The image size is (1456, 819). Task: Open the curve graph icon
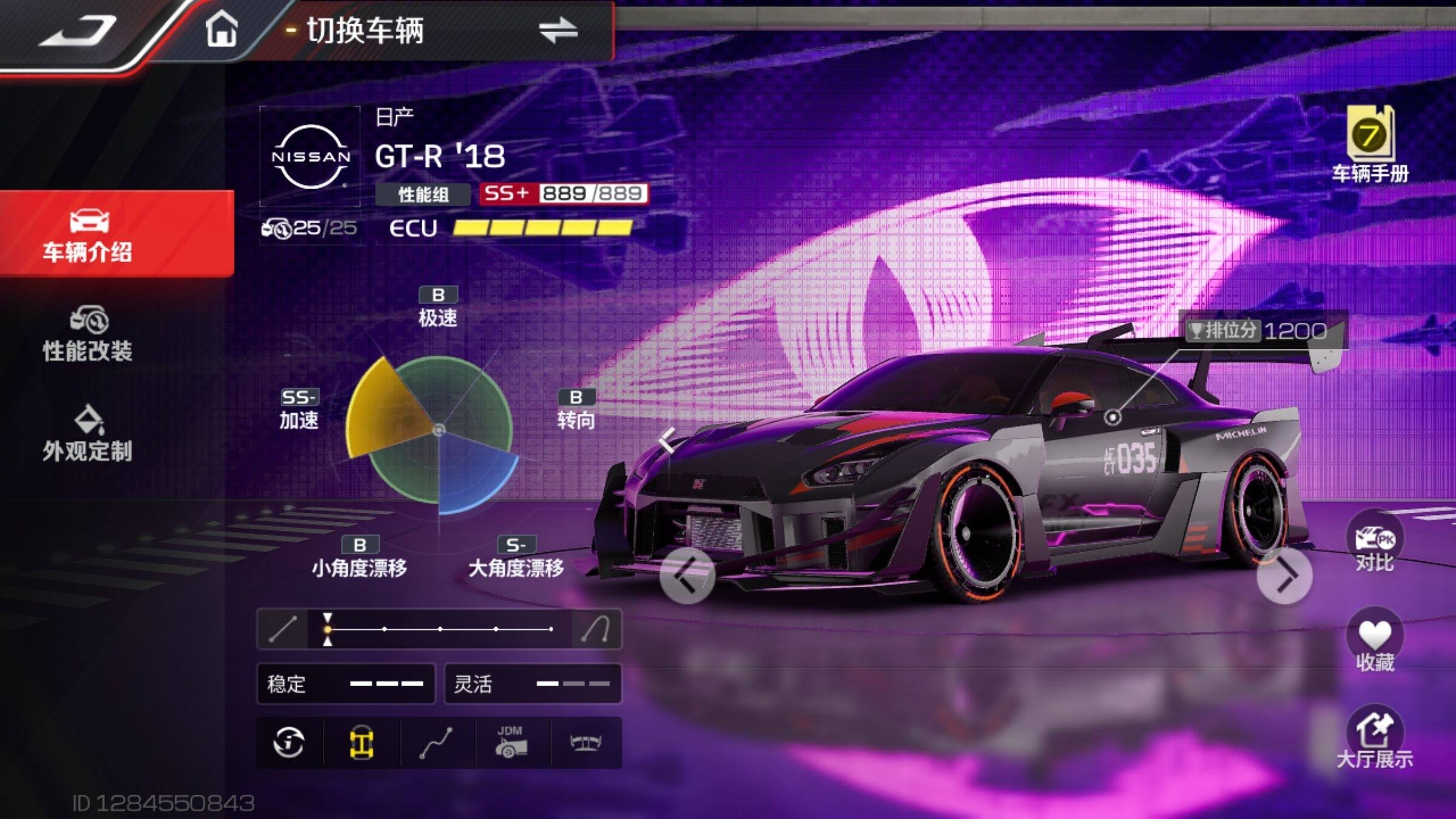pos(436,743)
